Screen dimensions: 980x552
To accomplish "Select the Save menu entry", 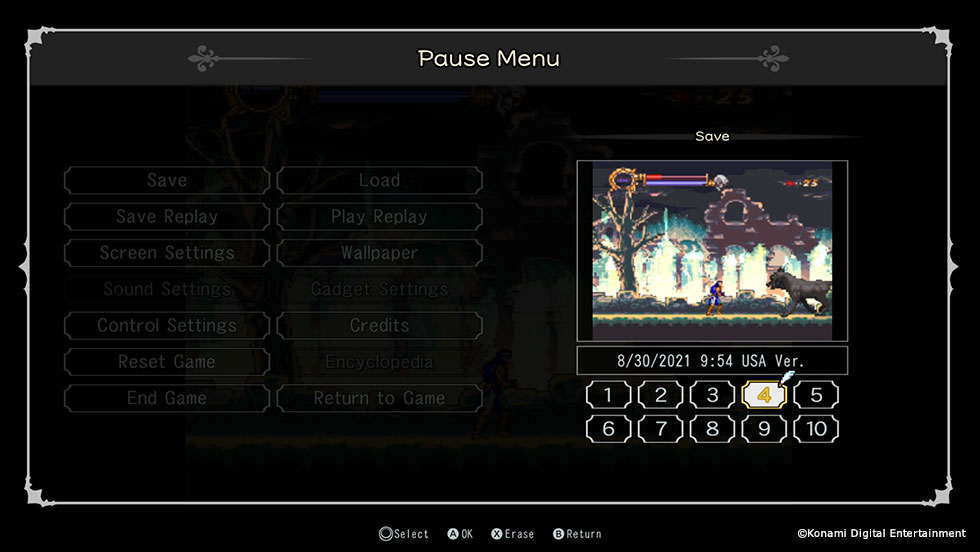I will point(167,181).
